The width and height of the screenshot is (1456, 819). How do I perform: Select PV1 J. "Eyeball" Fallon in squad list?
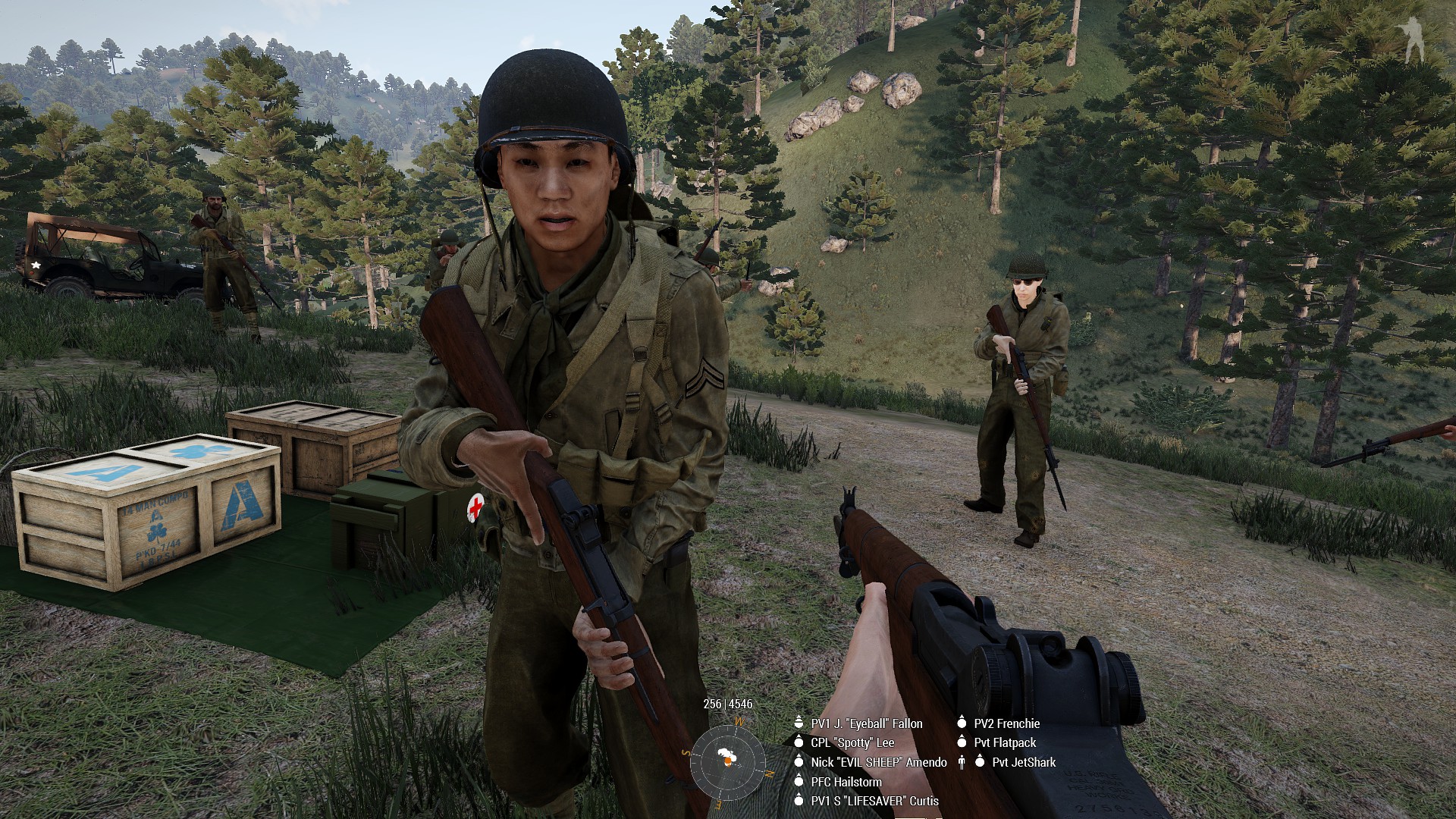(x=866, y=723)
